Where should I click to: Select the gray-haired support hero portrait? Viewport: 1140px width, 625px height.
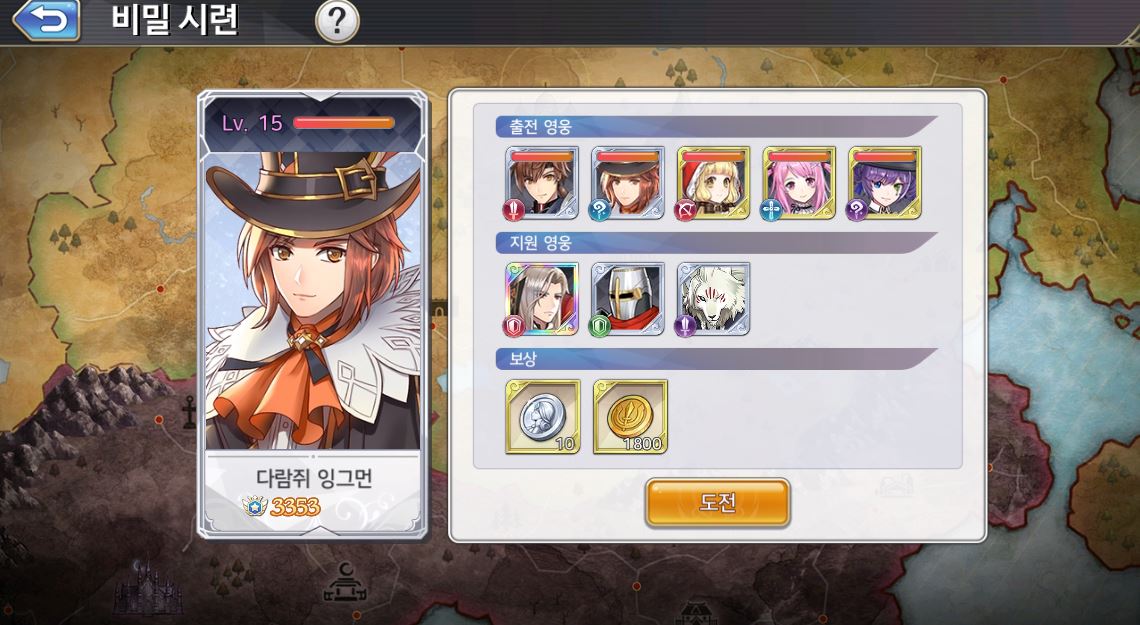point(542,299)
